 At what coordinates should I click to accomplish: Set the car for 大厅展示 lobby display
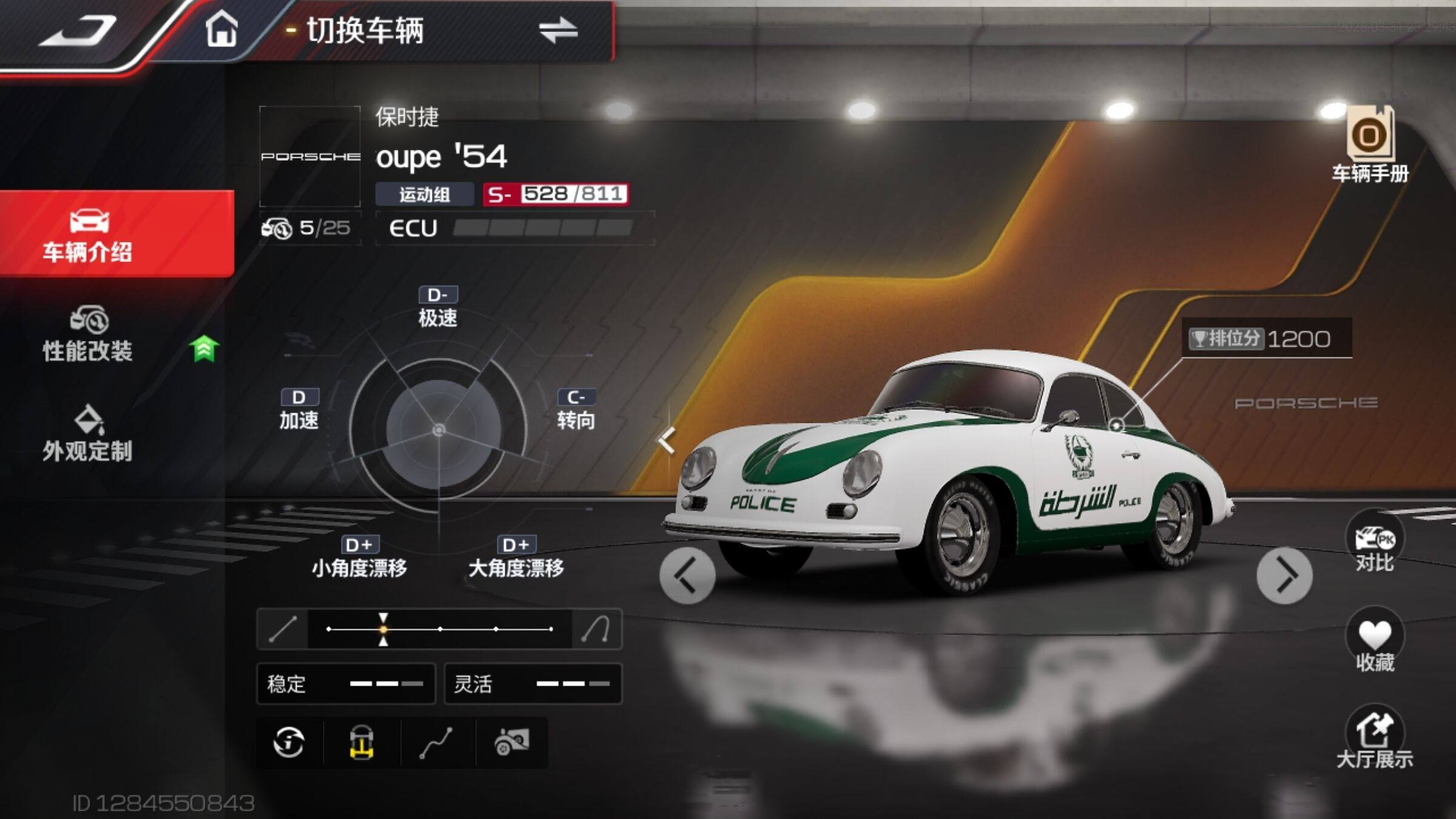(x=1374, y=739)
